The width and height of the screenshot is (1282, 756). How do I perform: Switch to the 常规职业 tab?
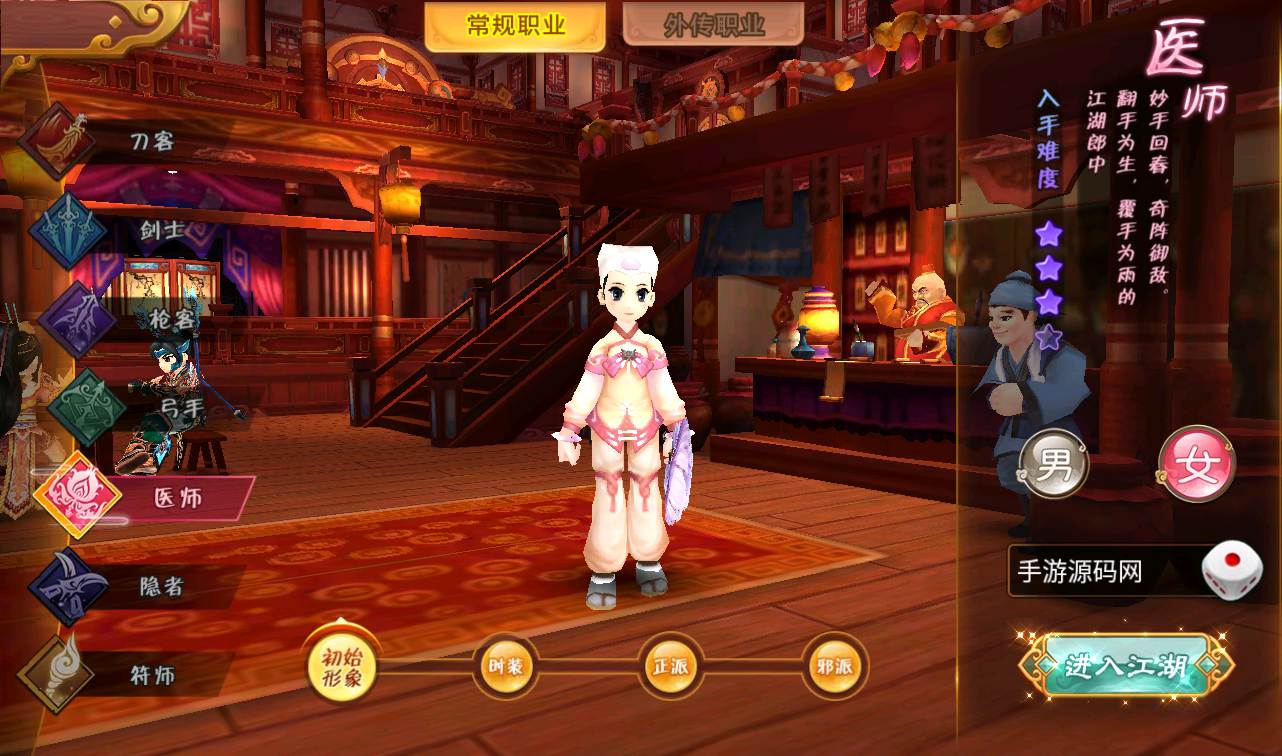coord(515,26)
